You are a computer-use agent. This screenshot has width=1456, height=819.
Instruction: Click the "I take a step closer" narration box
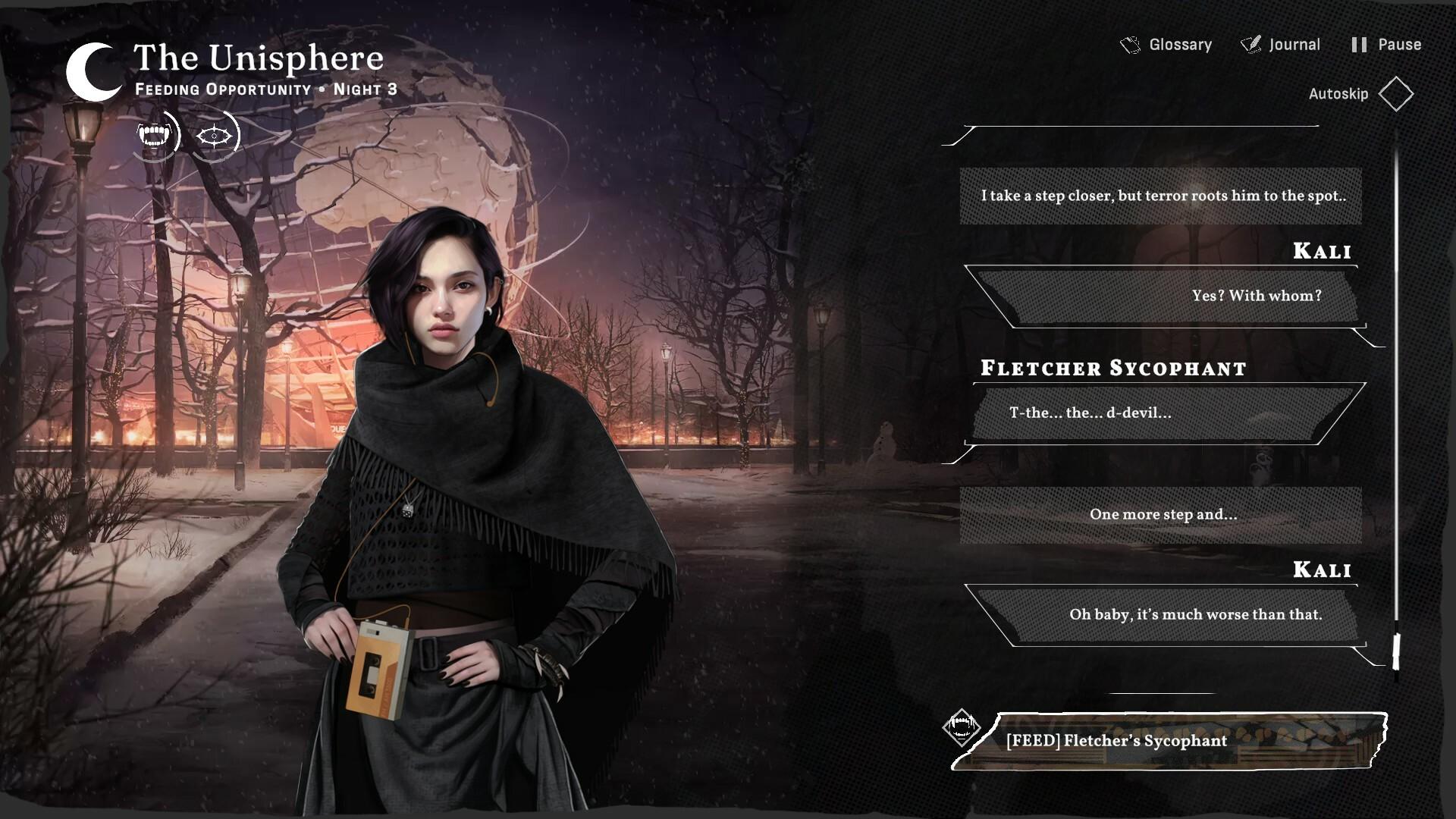(1164, 196)
